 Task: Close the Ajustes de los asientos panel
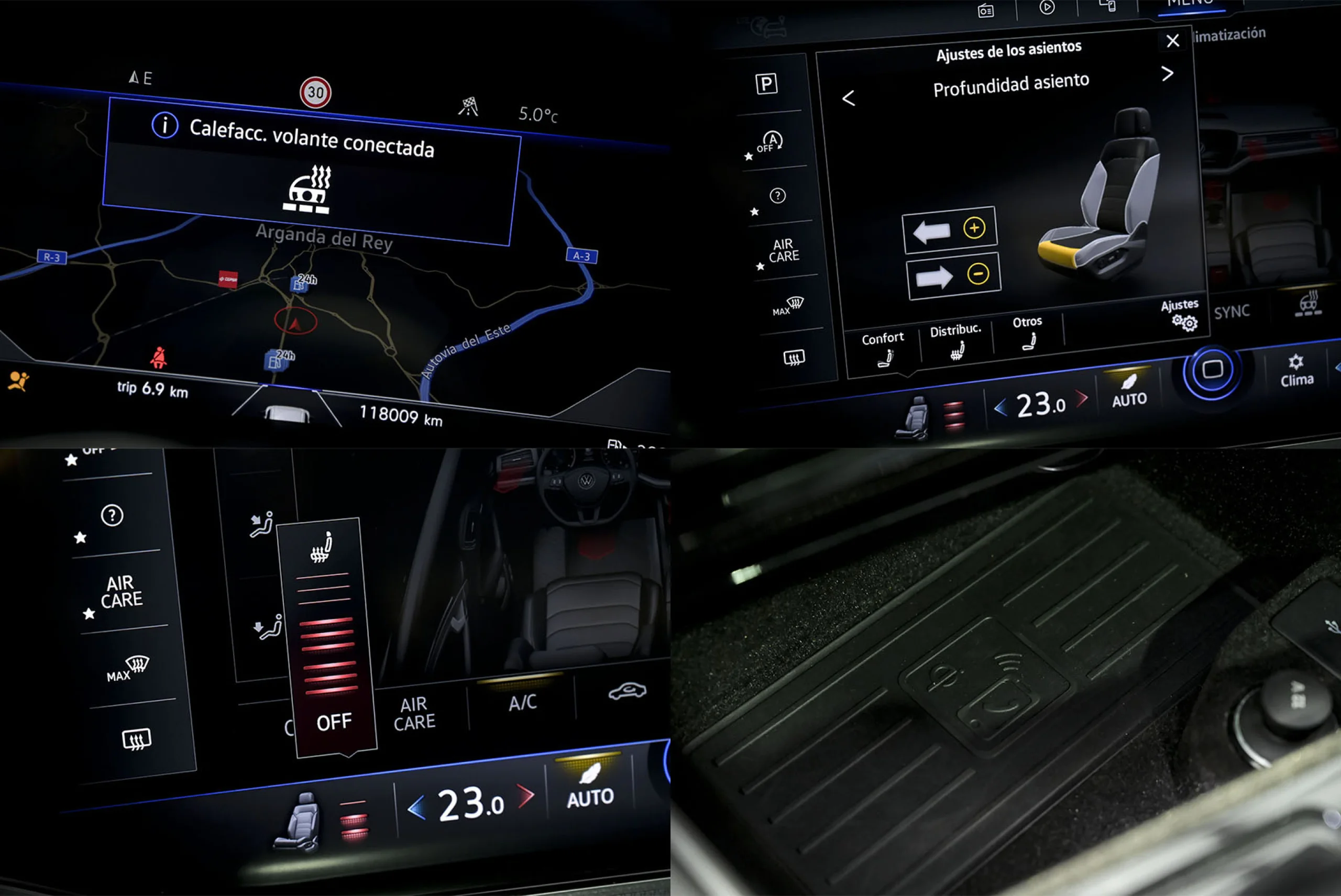[1172, 40]
